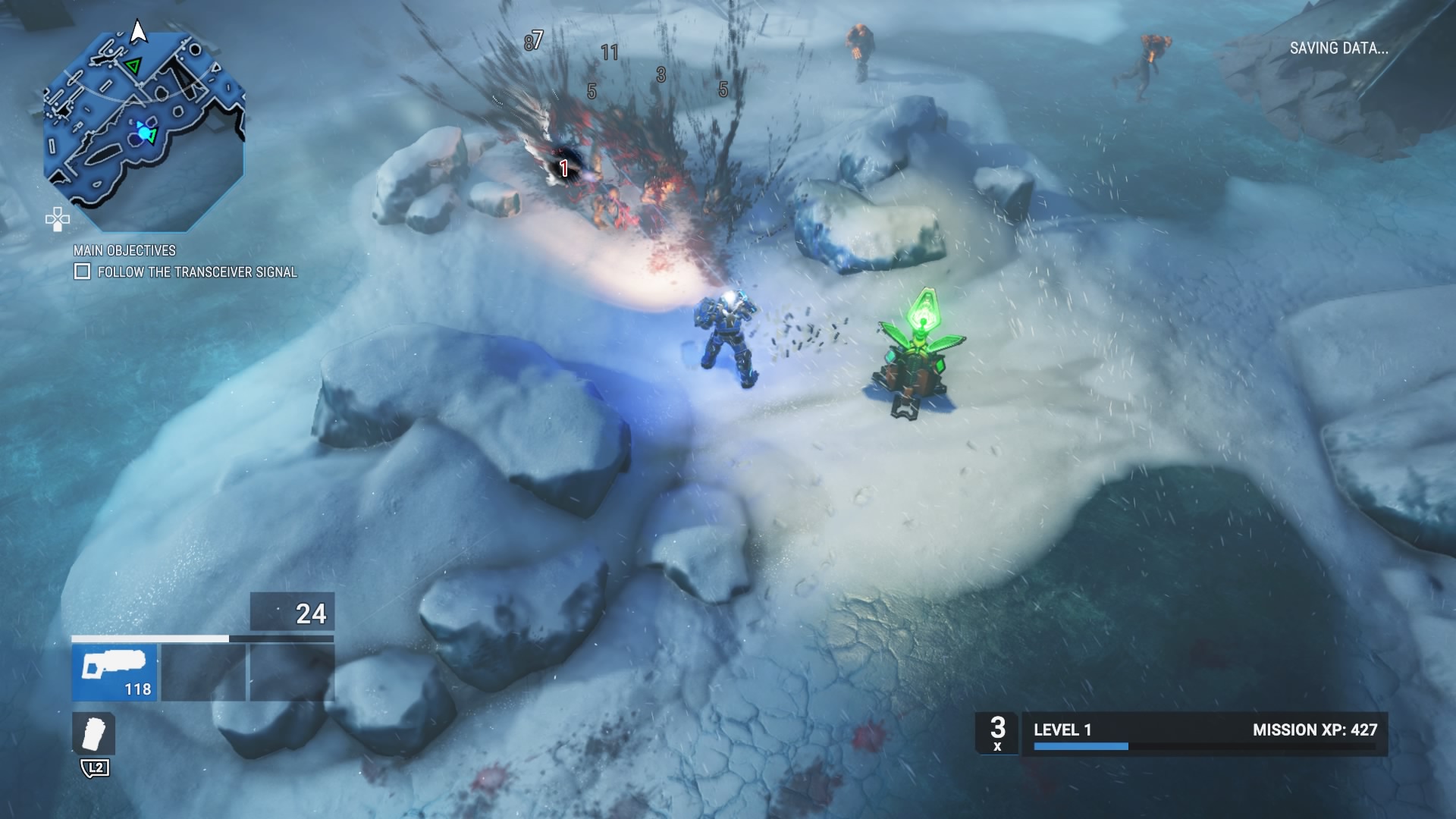Click the SAVING DATA indicator text
Image resolution: width=1456 pixels, height=819 pixels.
click(1339, 48)
